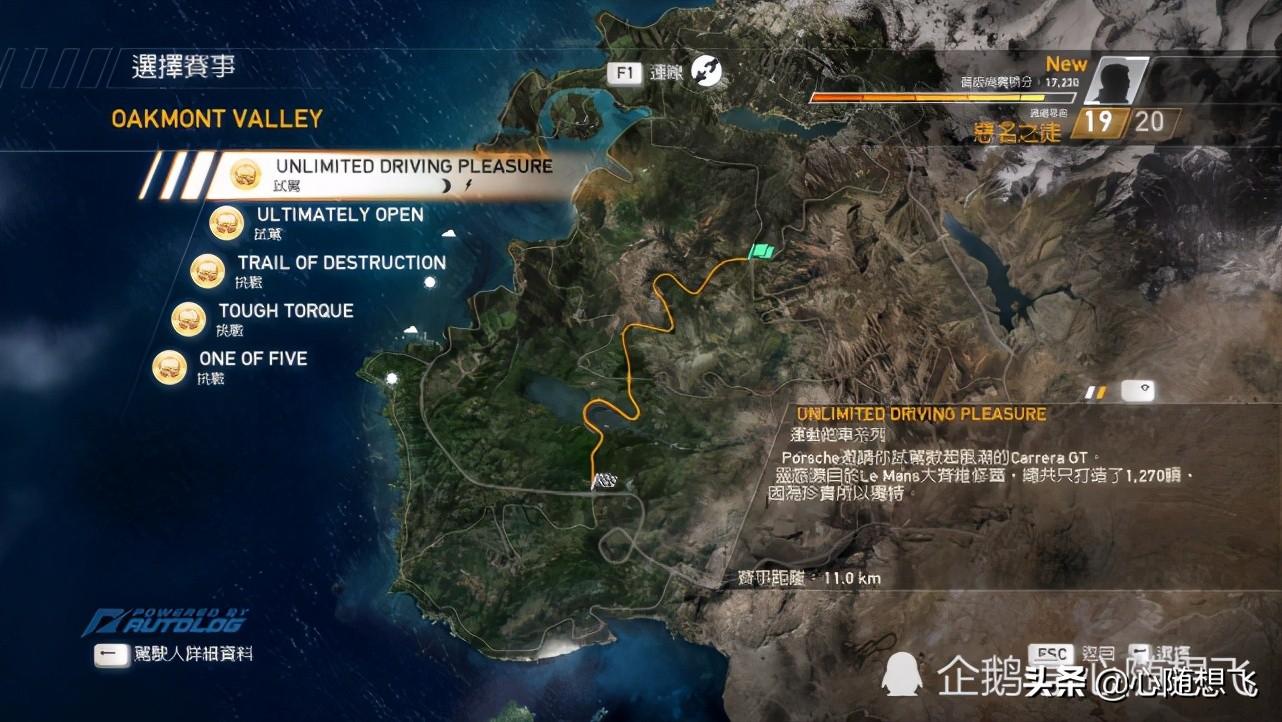The width and height of the screenshot is (1282, 722).
Task: Open the career icon beside F1
Action: [x=707, y=71]
